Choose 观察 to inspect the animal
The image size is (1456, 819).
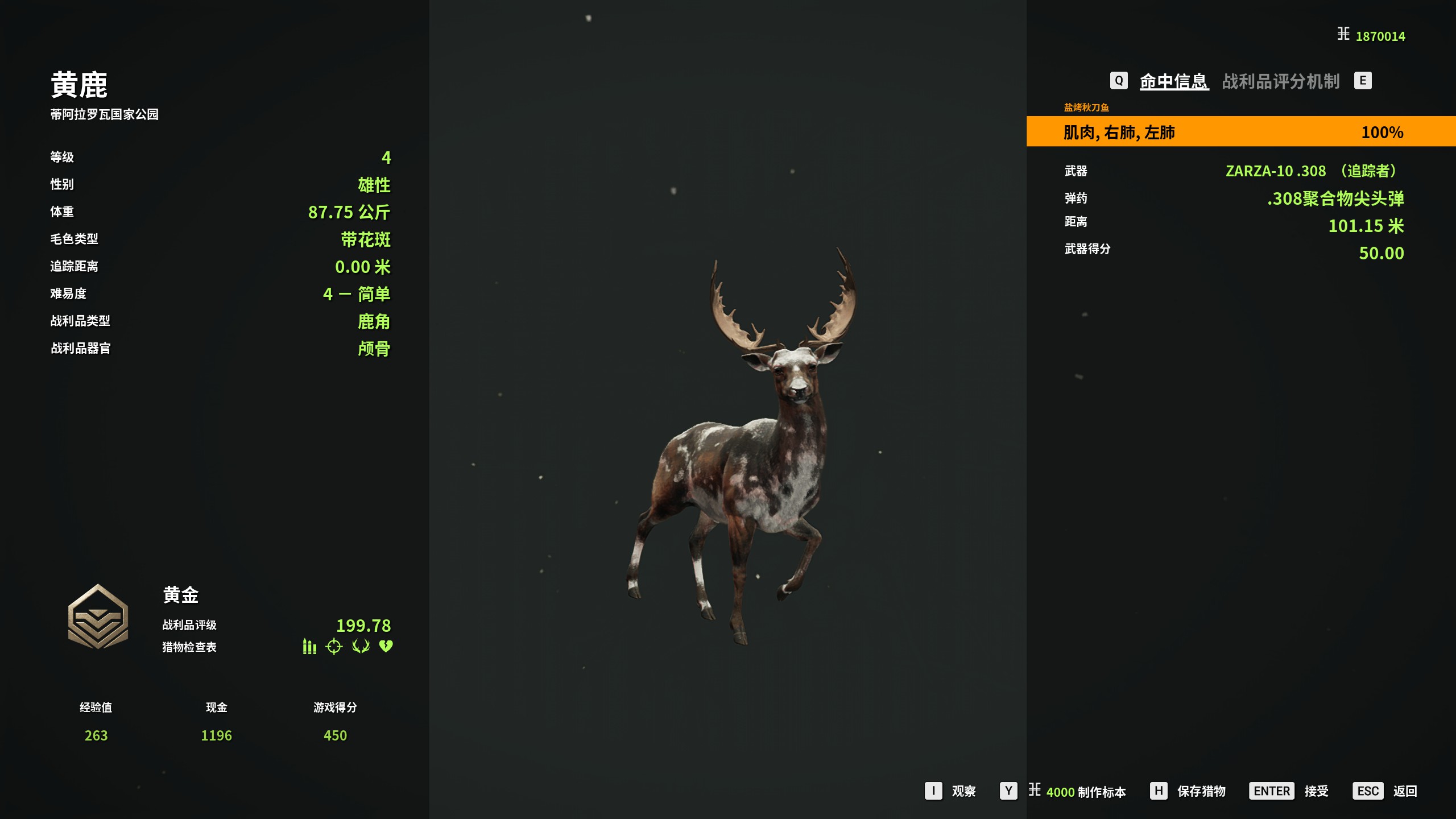point(963,791)
